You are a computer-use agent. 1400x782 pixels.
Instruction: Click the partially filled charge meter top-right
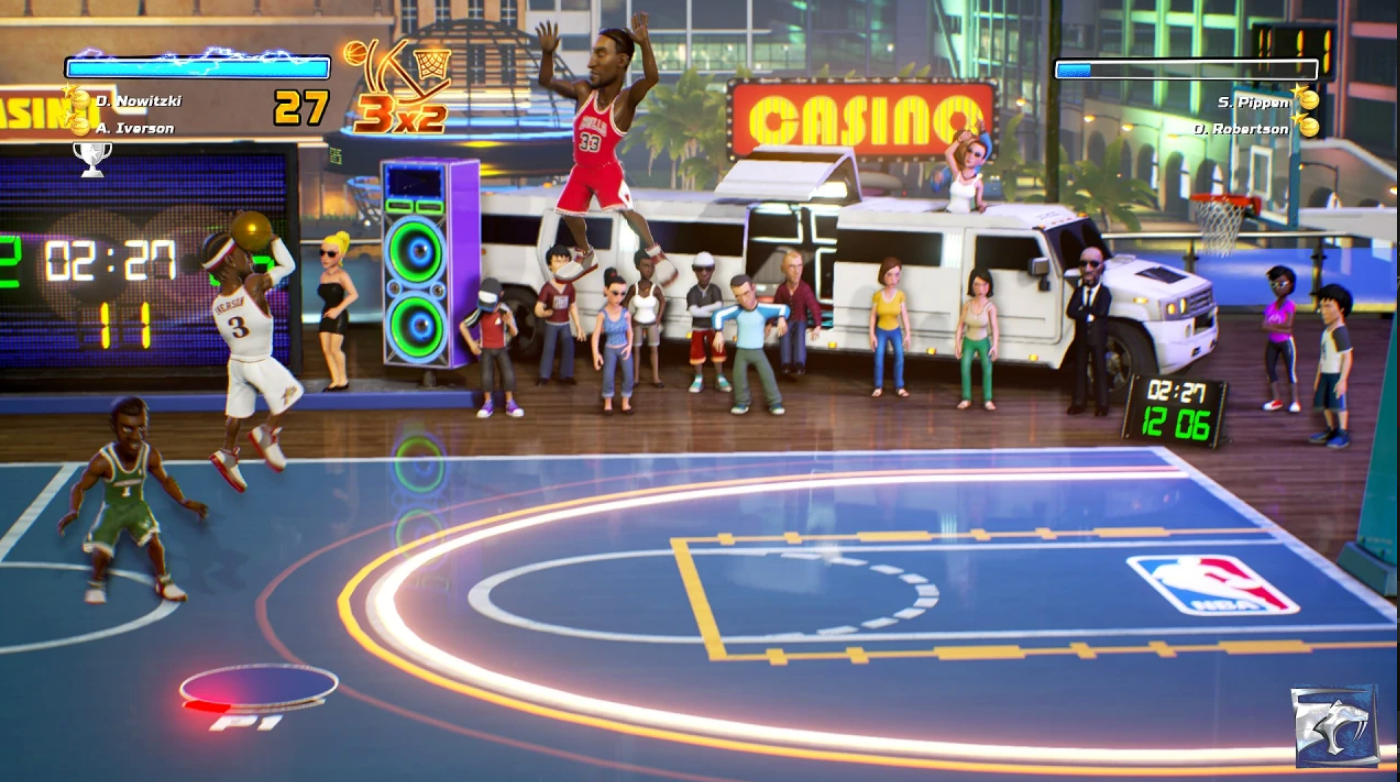tap(1186, 70)
